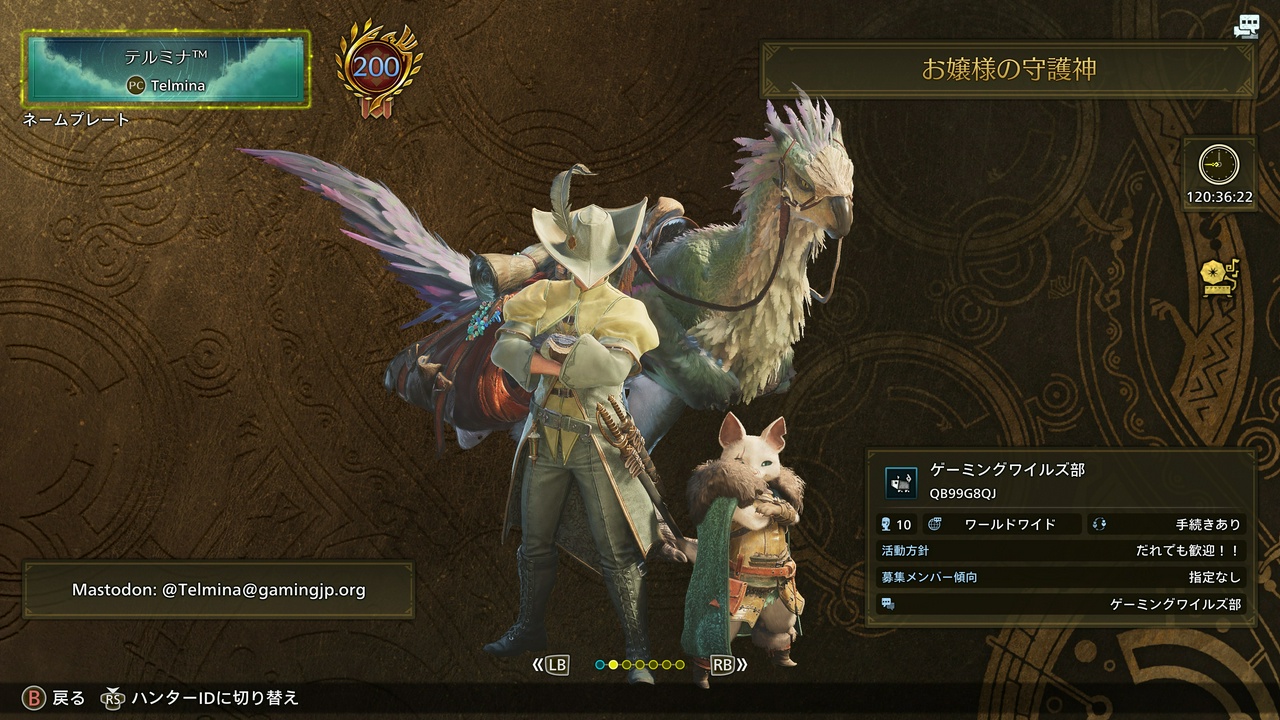Select the お嬢様の守護神 title banner

(x=1008, y=69)
